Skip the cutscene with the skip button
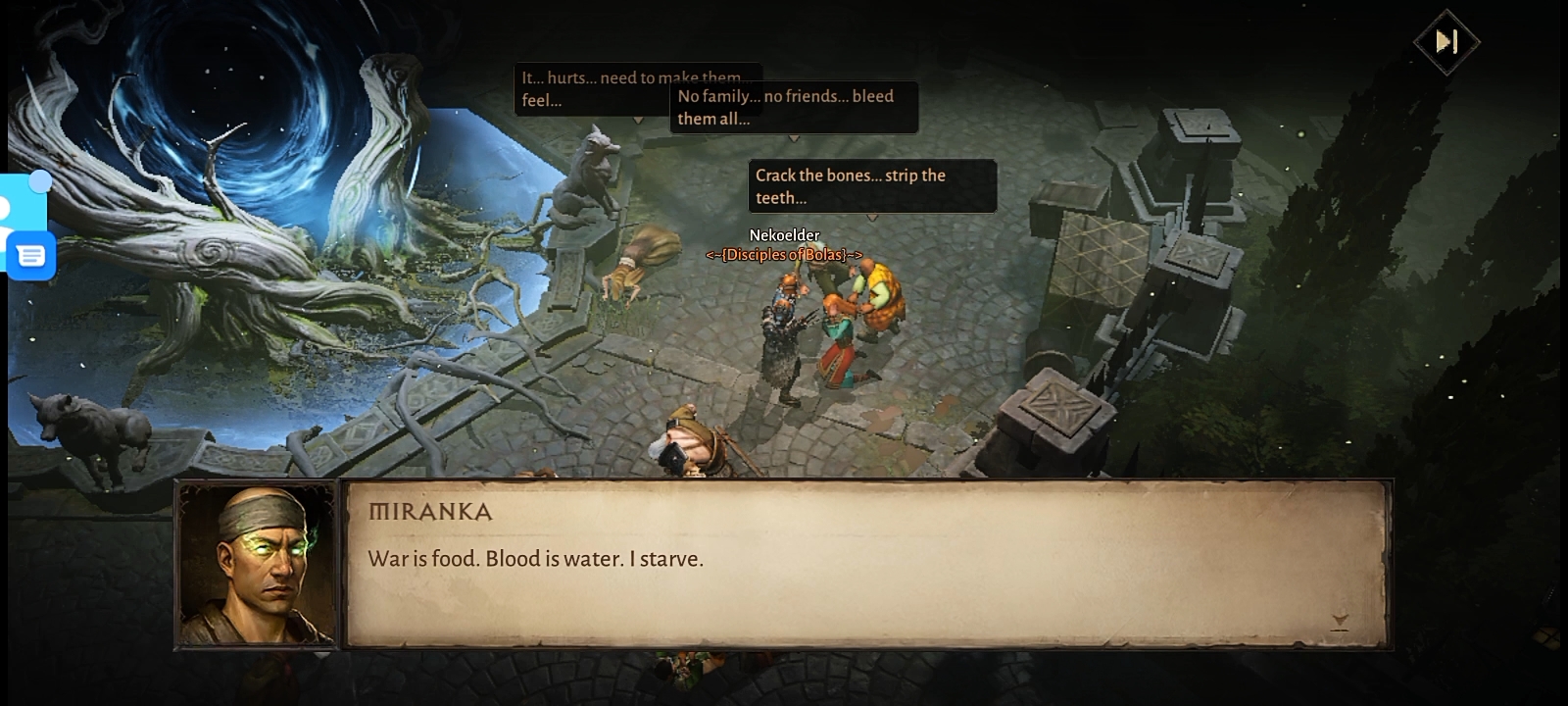Viewport: 1568px width, 706px height. tap(1446, 41)
